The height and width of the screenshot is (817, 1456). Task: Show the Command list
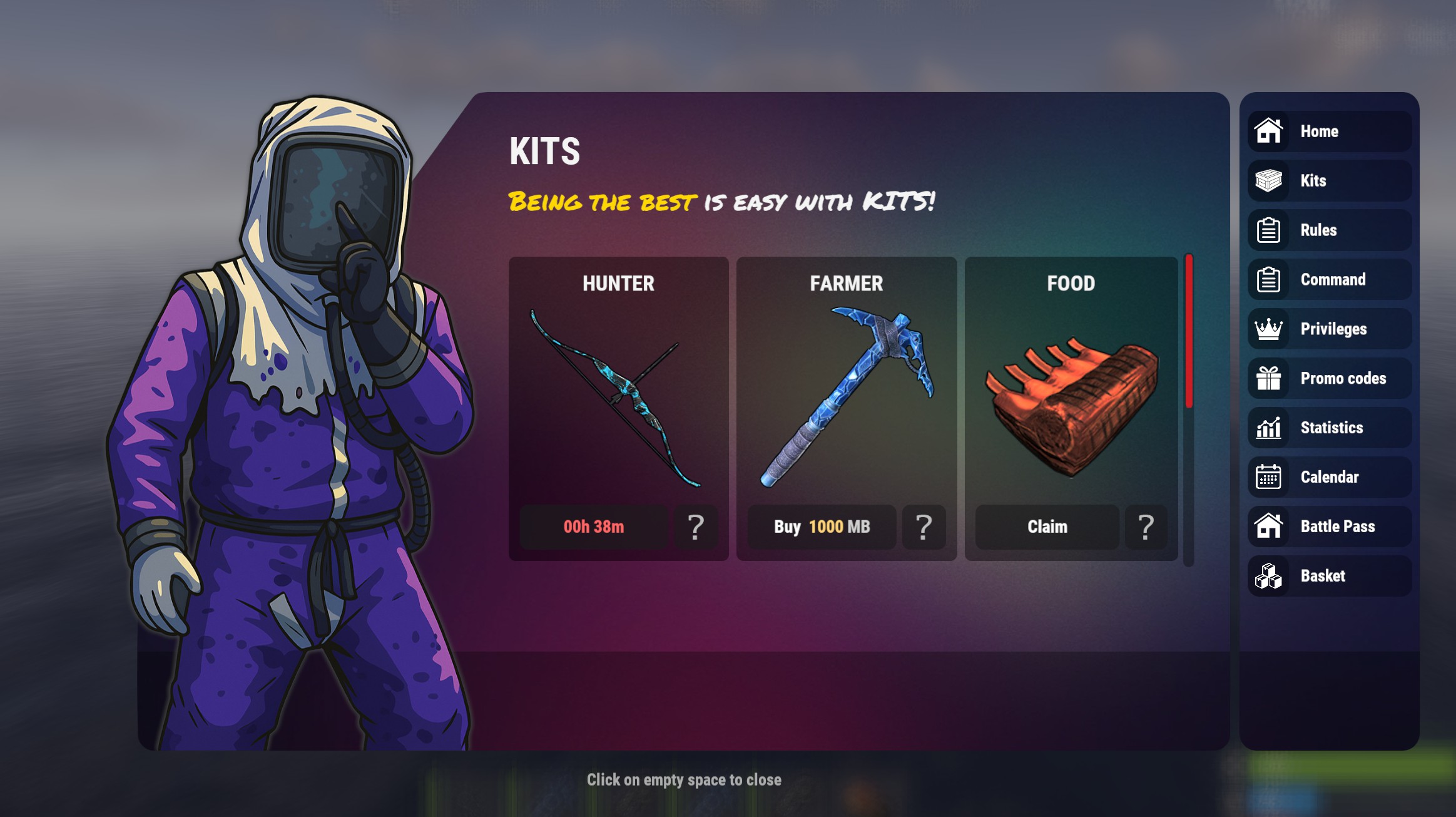click(x=1329, y=280)
